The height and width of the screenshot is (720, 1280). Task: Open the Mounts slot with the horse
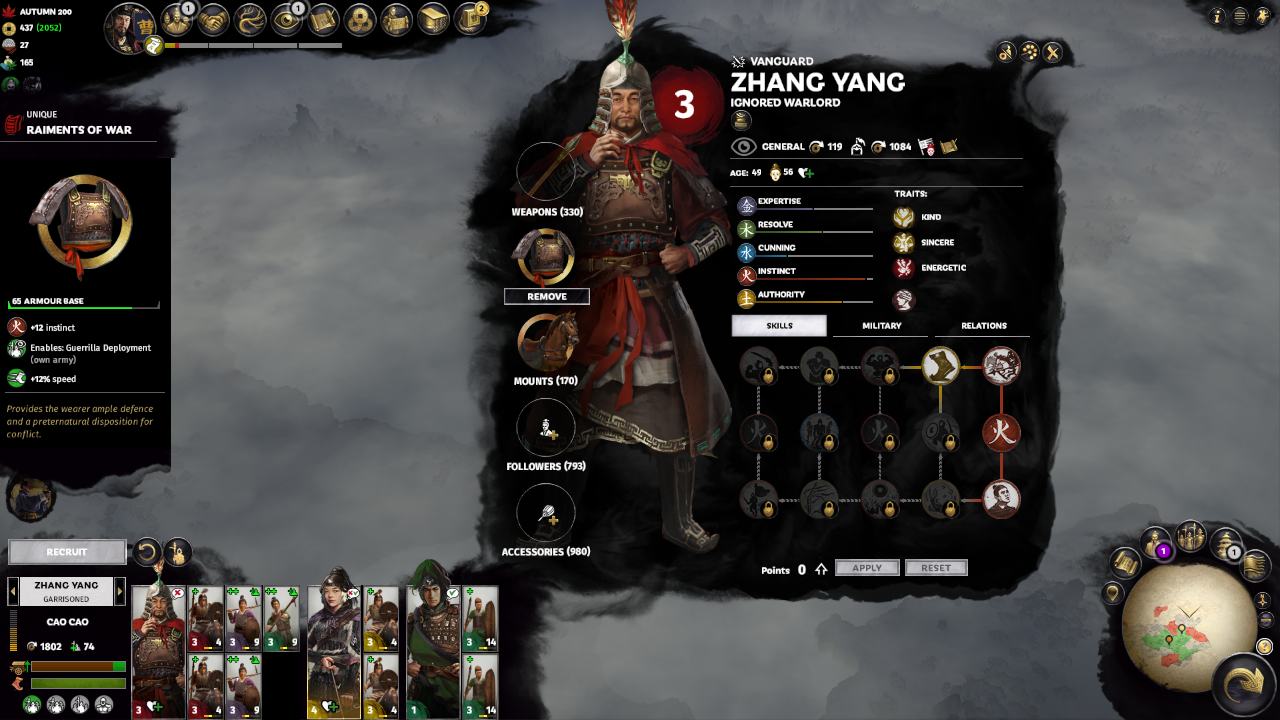pos(545,342)
